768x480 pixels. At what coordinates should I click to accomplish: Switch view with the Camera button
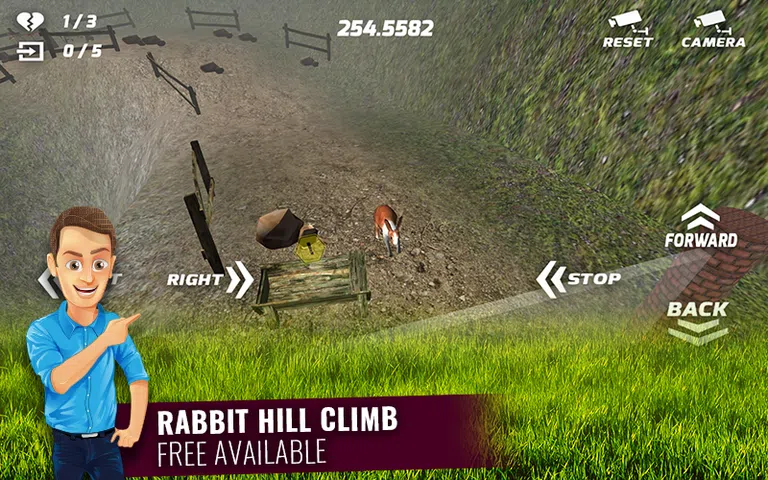coord(713,29)
